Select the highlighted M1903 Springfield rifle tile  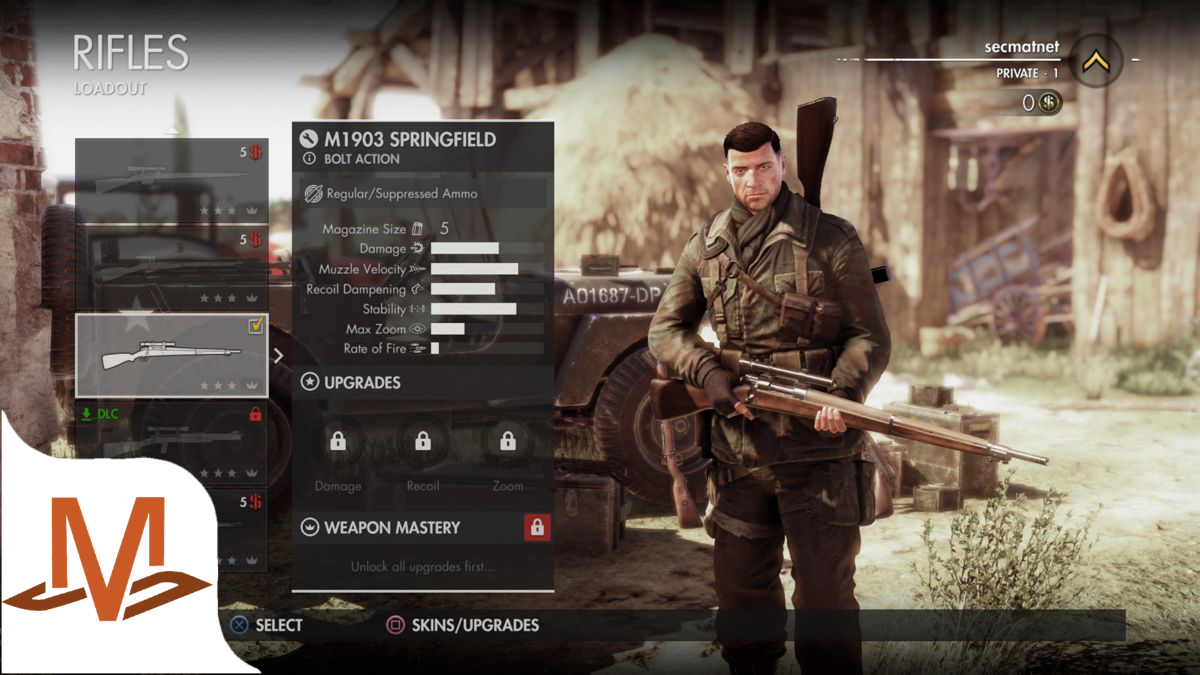(x=171, y=355)
